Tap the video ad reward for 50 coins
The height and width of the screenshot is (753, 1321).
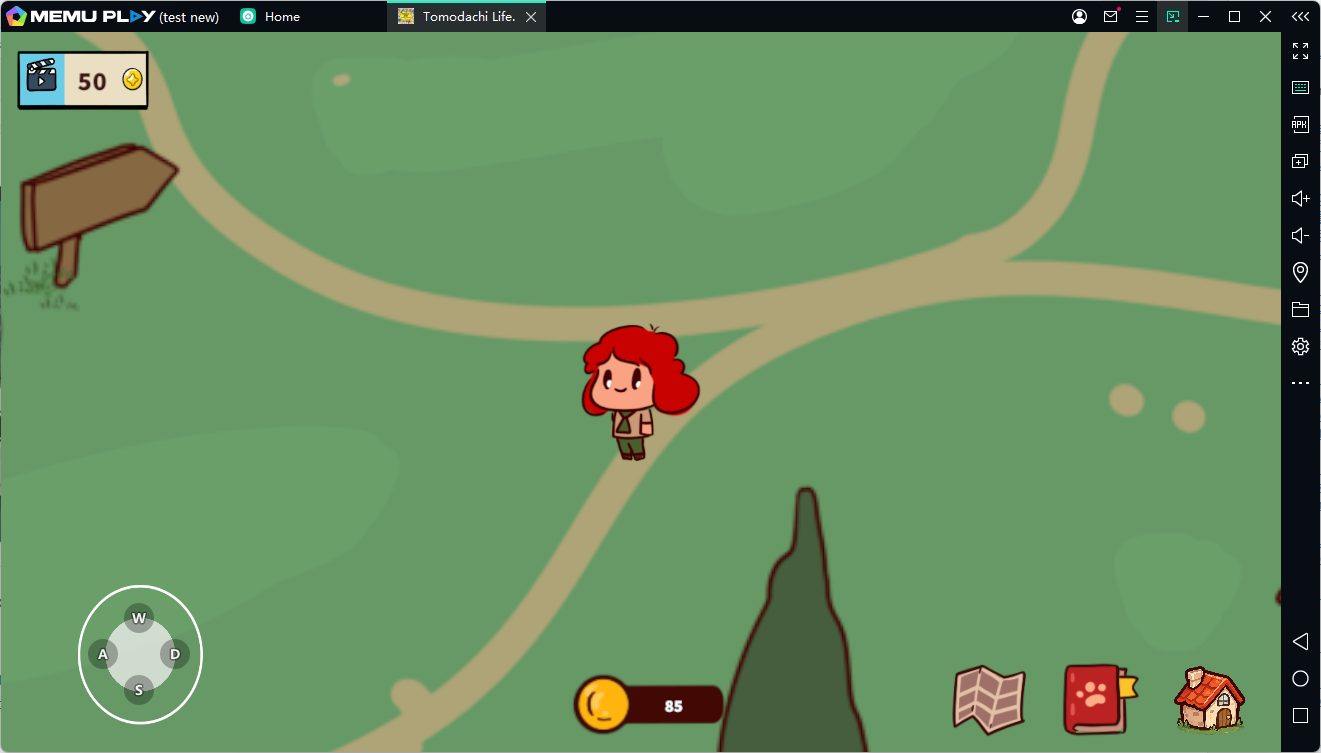(83, 80)
